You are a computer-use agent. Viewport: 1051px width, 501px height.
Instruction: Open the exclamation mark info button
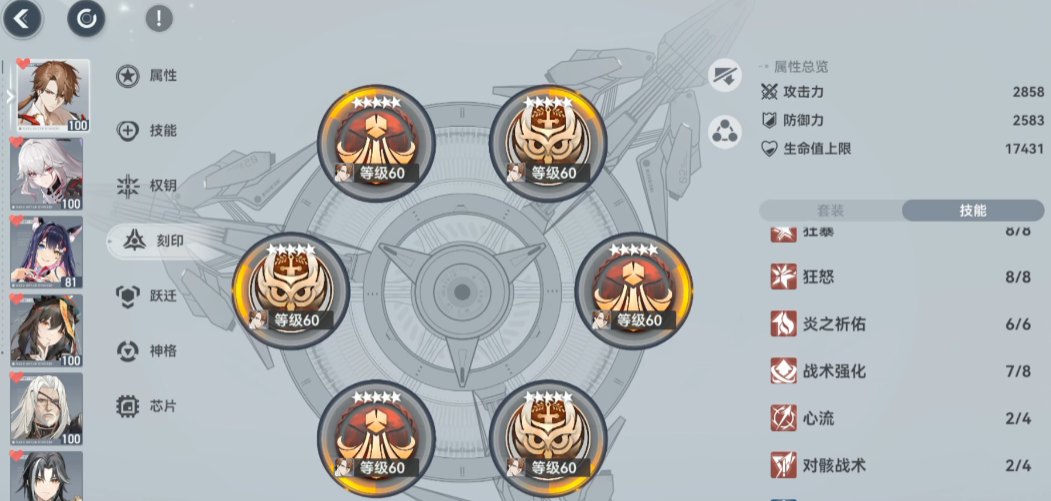tap(159, 18)
